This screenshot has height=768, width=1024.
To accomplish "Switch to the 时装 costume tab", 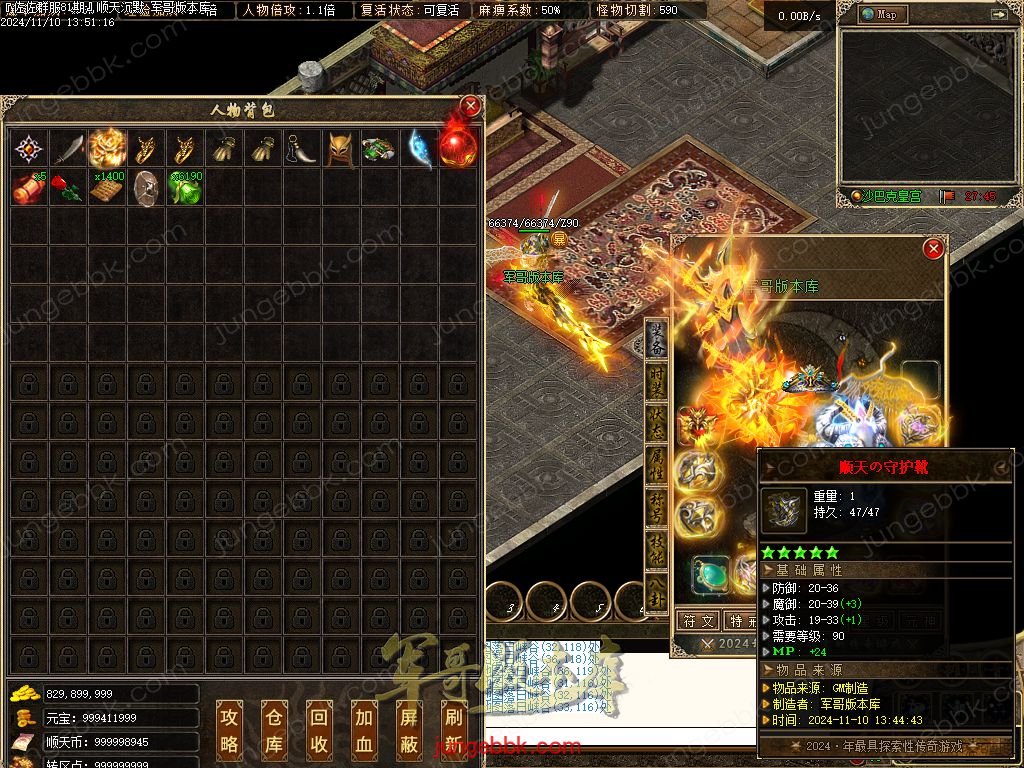I will (x=657, y=383).
